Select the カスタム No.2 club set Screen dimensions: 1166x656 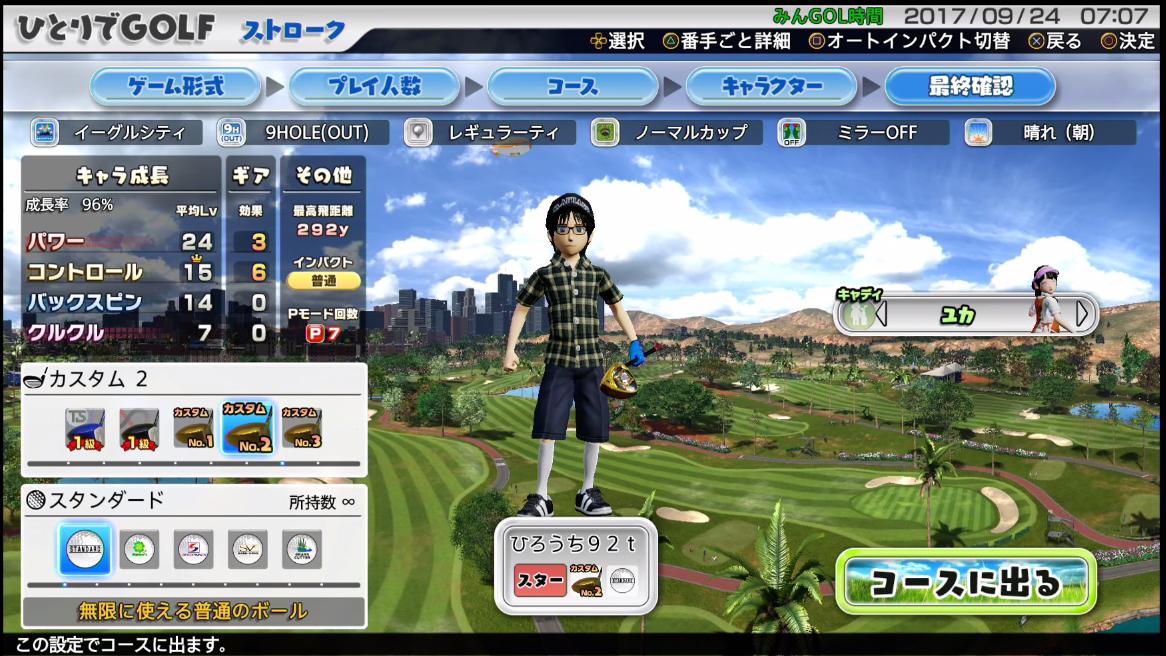[x=247, y=430]
